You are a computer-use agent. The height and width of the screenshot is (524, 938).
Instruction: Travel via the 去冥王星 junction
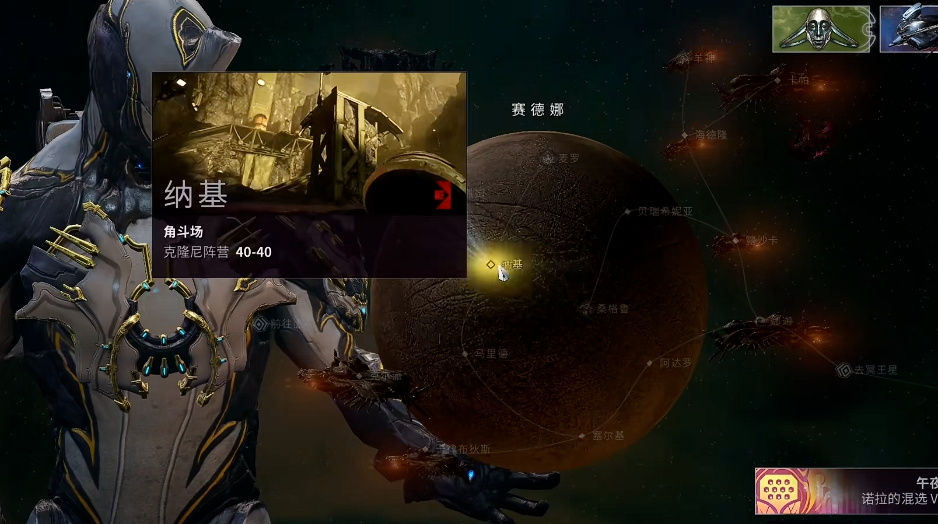tap(845, 370)
